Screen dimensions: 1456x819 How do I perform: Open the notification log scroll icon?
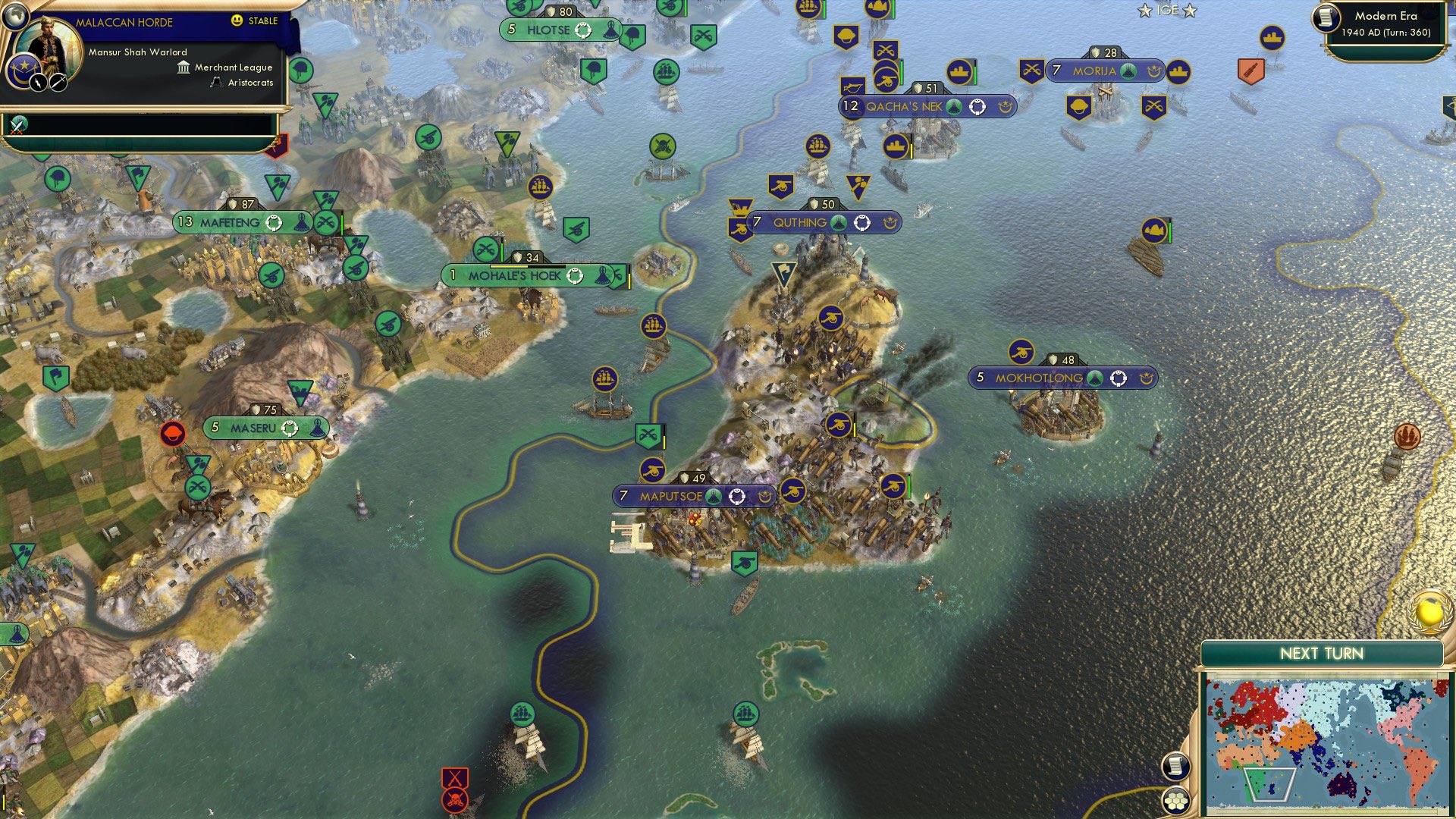(1176, 767)
